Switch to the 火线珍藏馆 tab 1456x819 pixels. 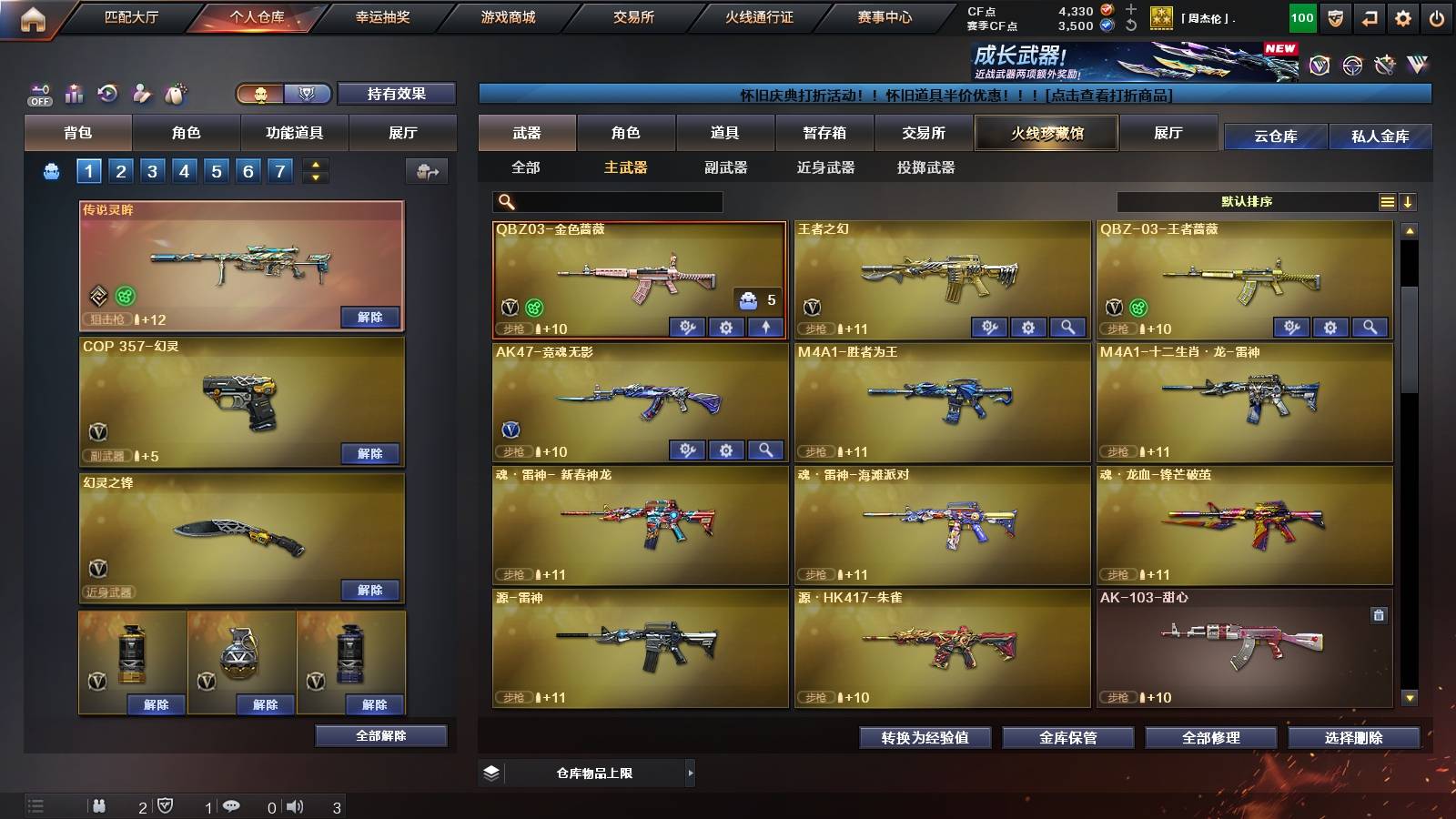pos(1046,133)
